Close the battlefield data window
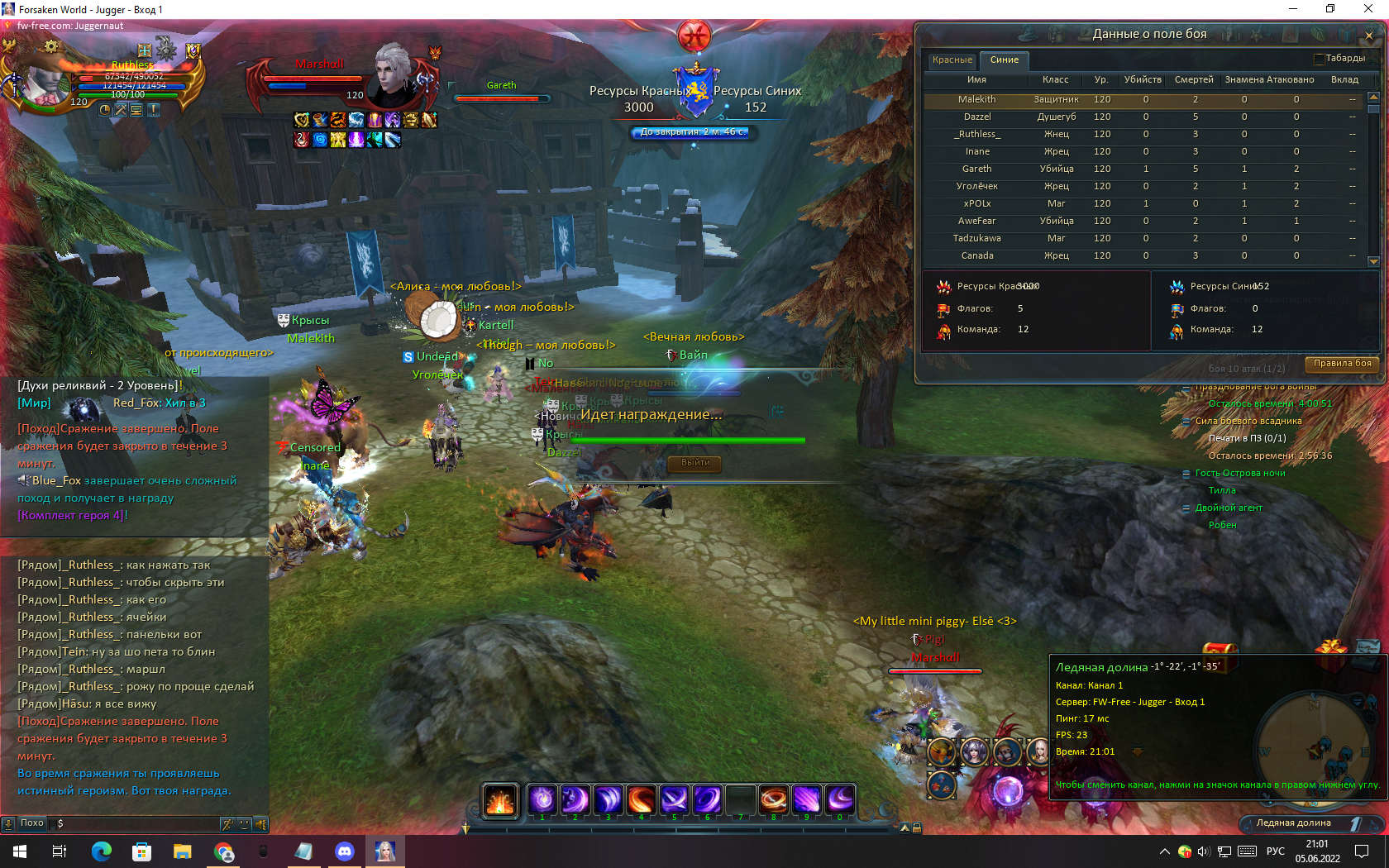This screenshot has width=1389, height=868. click(1369, 36)
